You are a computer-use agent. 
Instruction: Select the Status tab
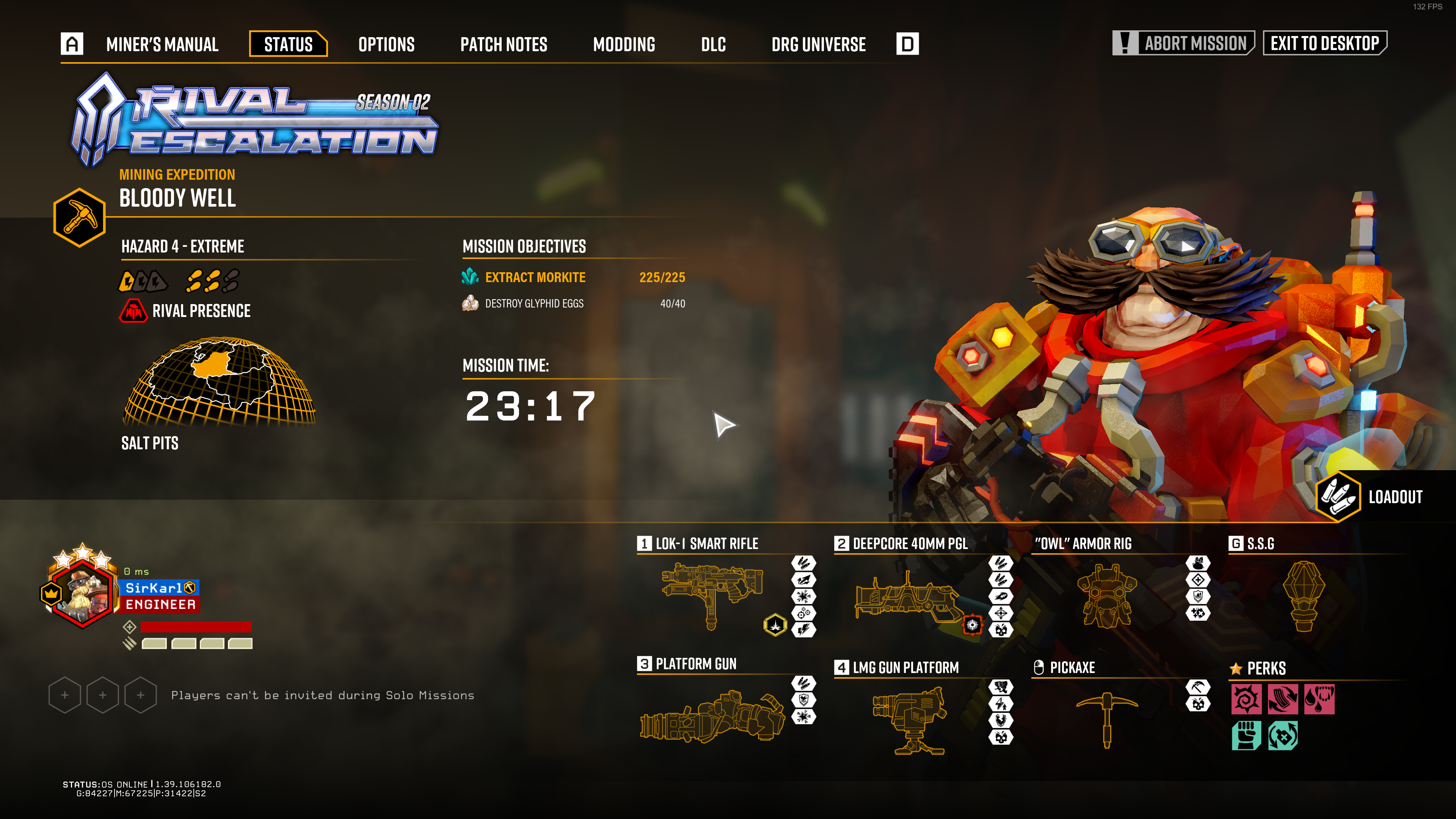288,44
